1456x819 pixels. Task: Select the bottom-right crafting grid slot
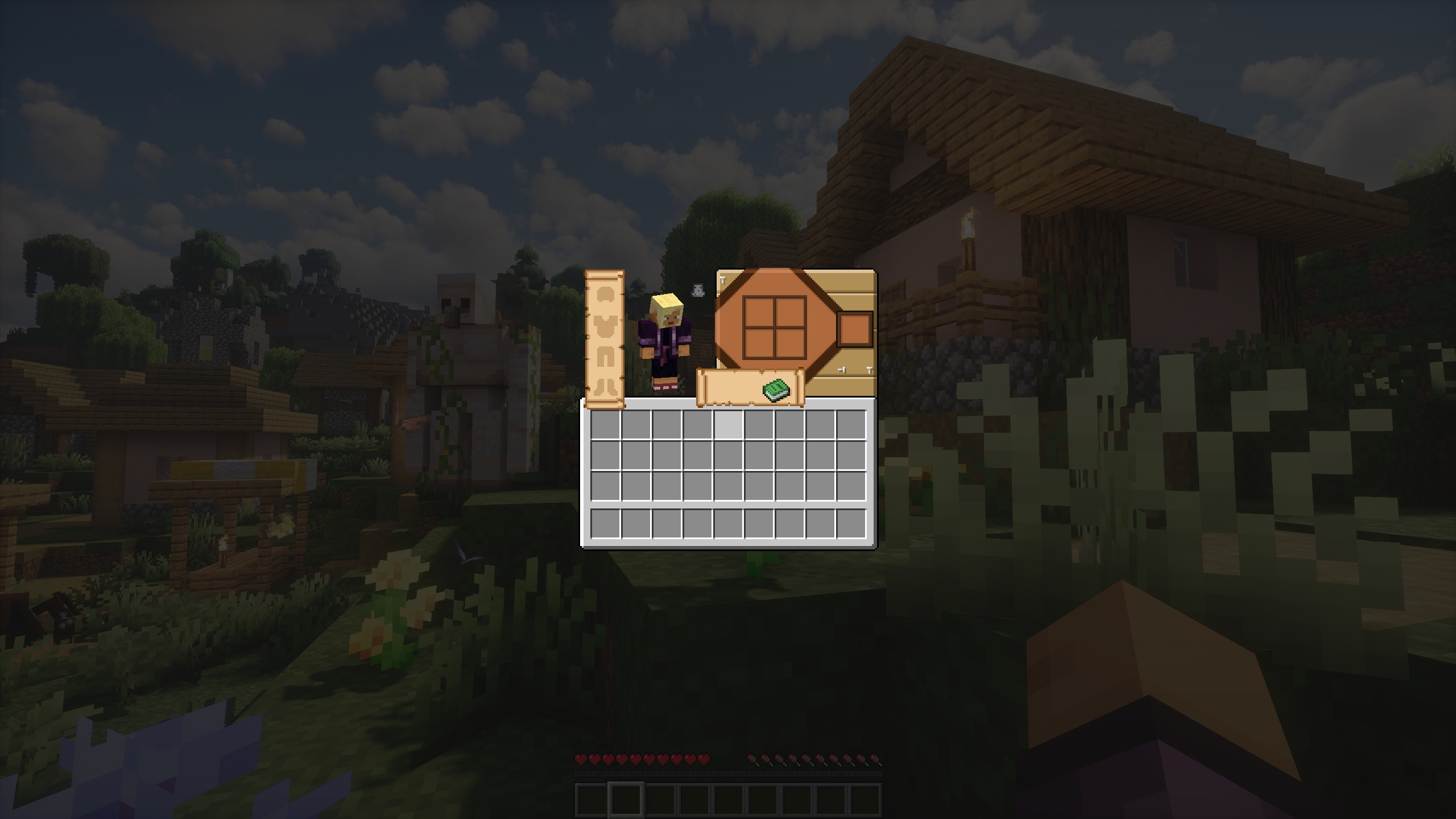tap(790, 343)
